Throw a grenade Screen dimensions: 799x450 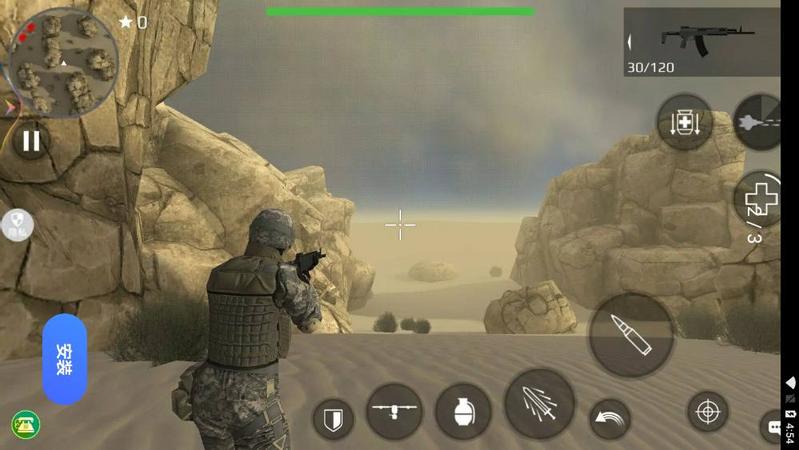click(463, 411)
